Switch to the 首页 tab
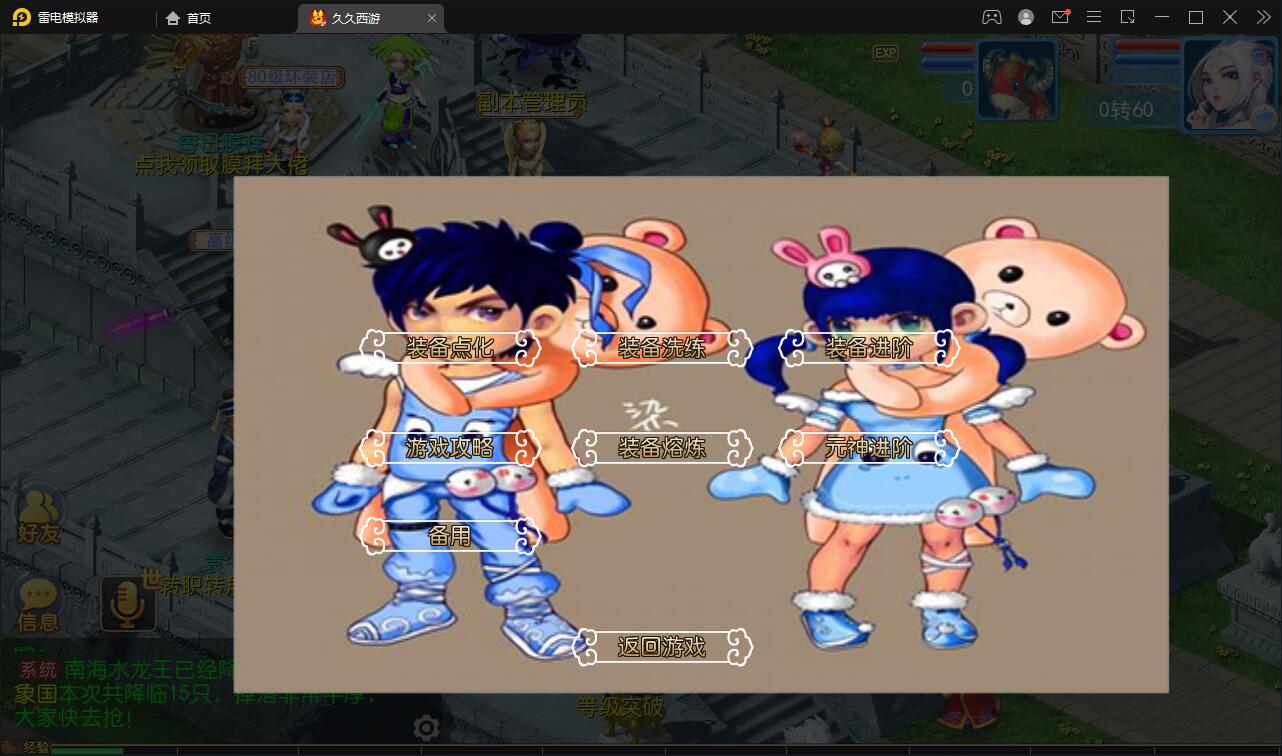 click(190, 17)
